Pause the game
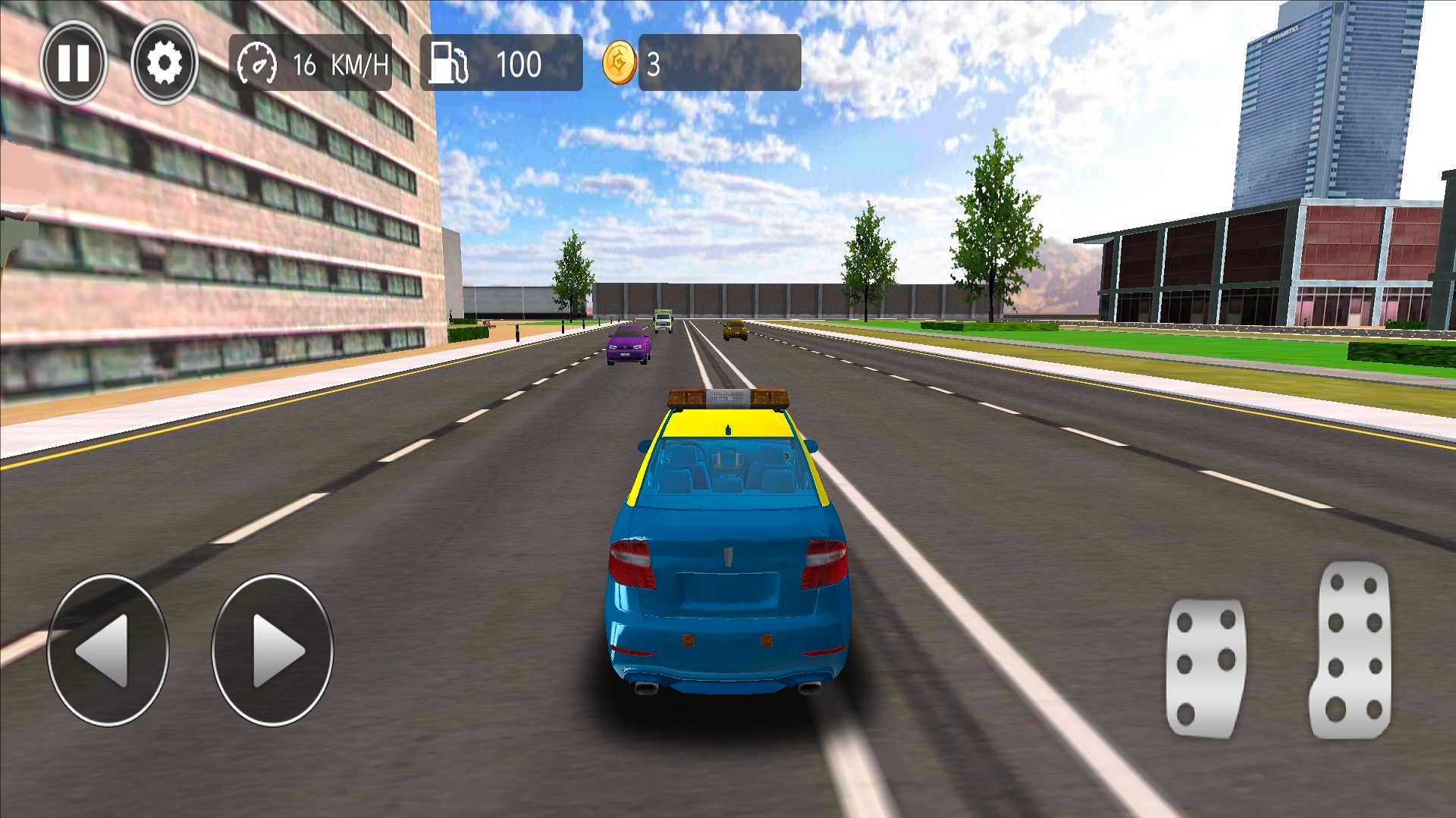Viewport: 1456px width, 818px height. (x=74, y=63)
